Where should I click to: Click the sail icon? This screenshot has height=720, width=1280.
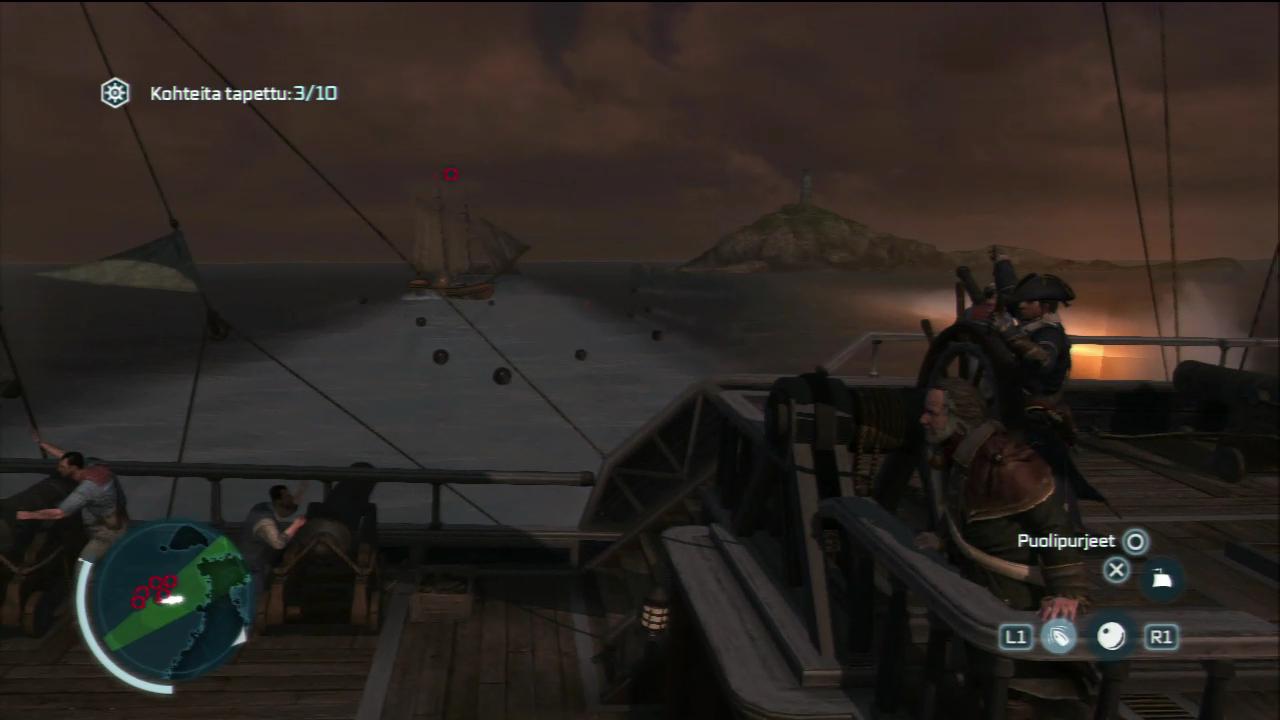(x=1161, y=578)
